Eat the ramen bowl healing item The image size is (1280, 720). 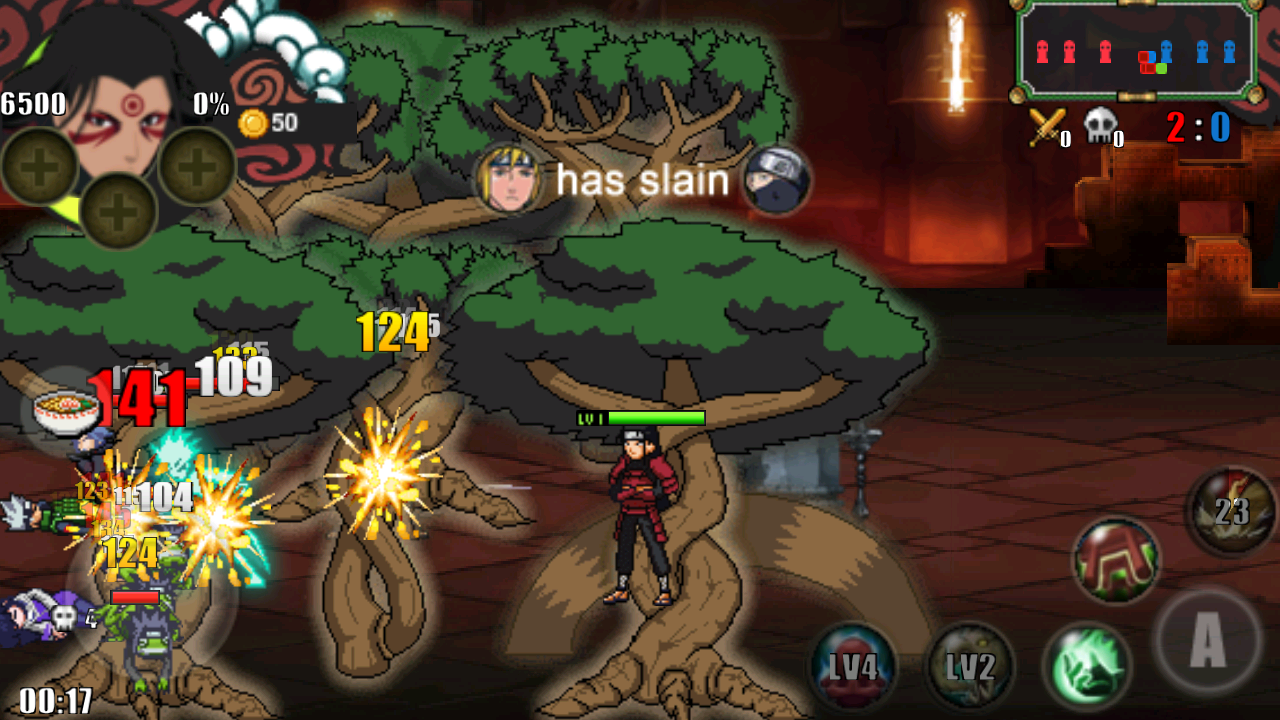65,410
